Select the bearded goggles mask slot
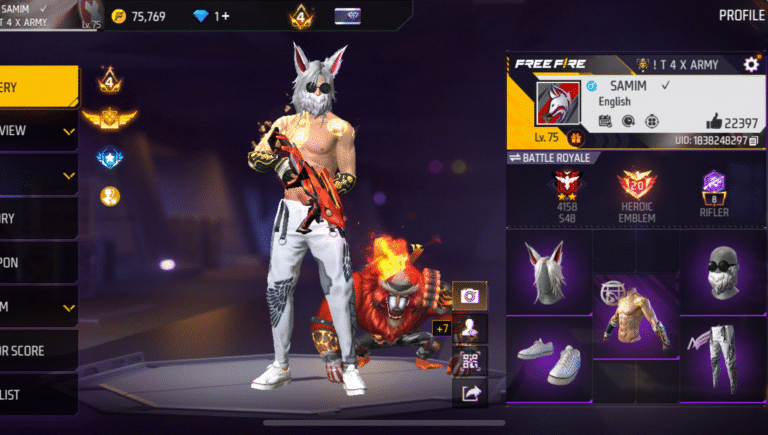Viewport: 768px width, 435px height. click(722, 271)
